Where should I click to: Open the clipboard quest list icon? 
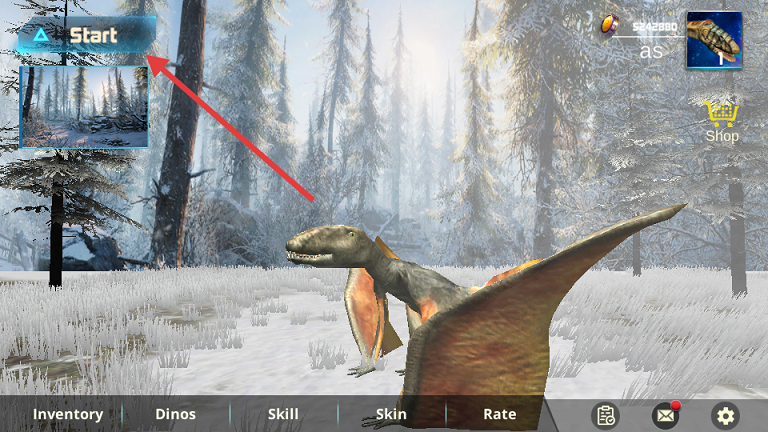[605, 415]
